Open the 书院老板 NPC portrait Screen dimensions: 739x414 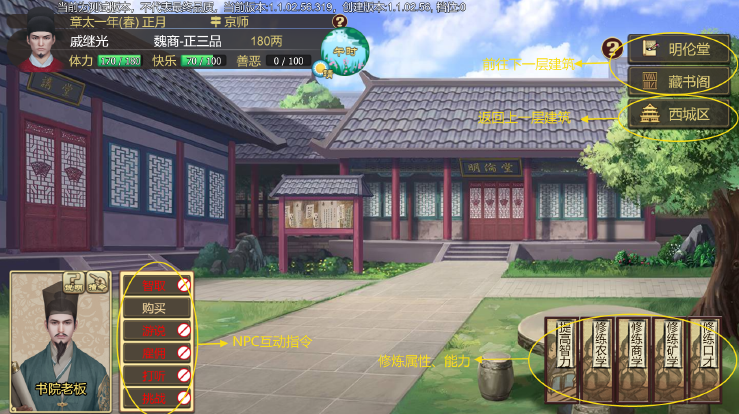[59, 345]
